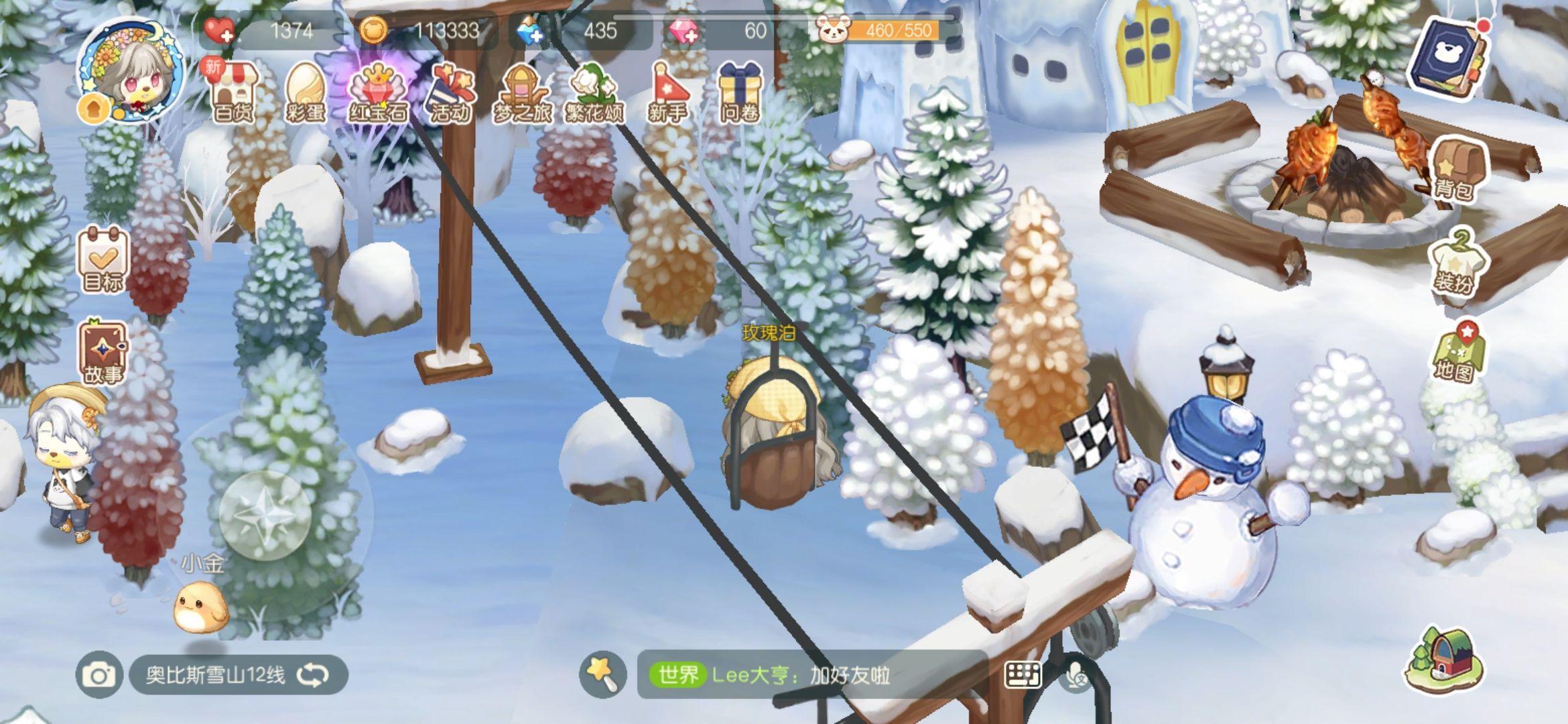Open the 地图 world map
Image resolution: width=1568 pixels, height=724 pixels.
click(x=1454, y=351)
